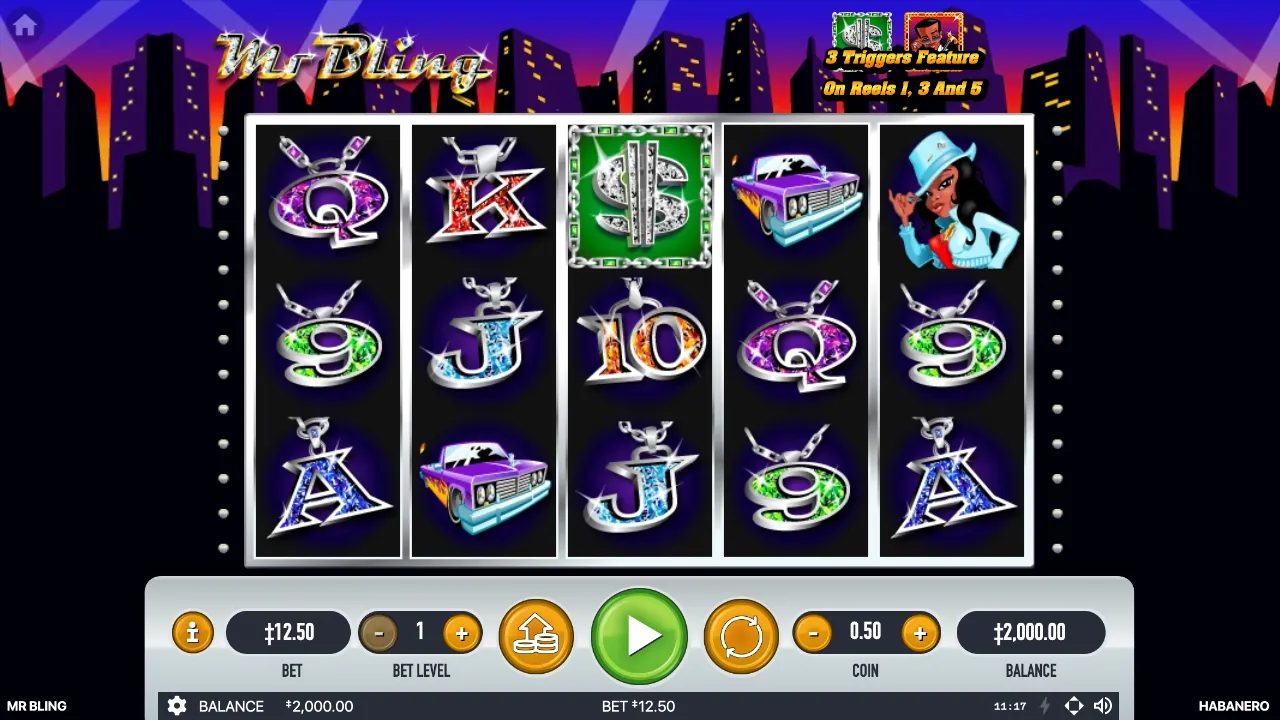The height and width of the screenshot is (720, 1280).
Task: Increase the bet level with the plus button
Action: tap(461, 632)
